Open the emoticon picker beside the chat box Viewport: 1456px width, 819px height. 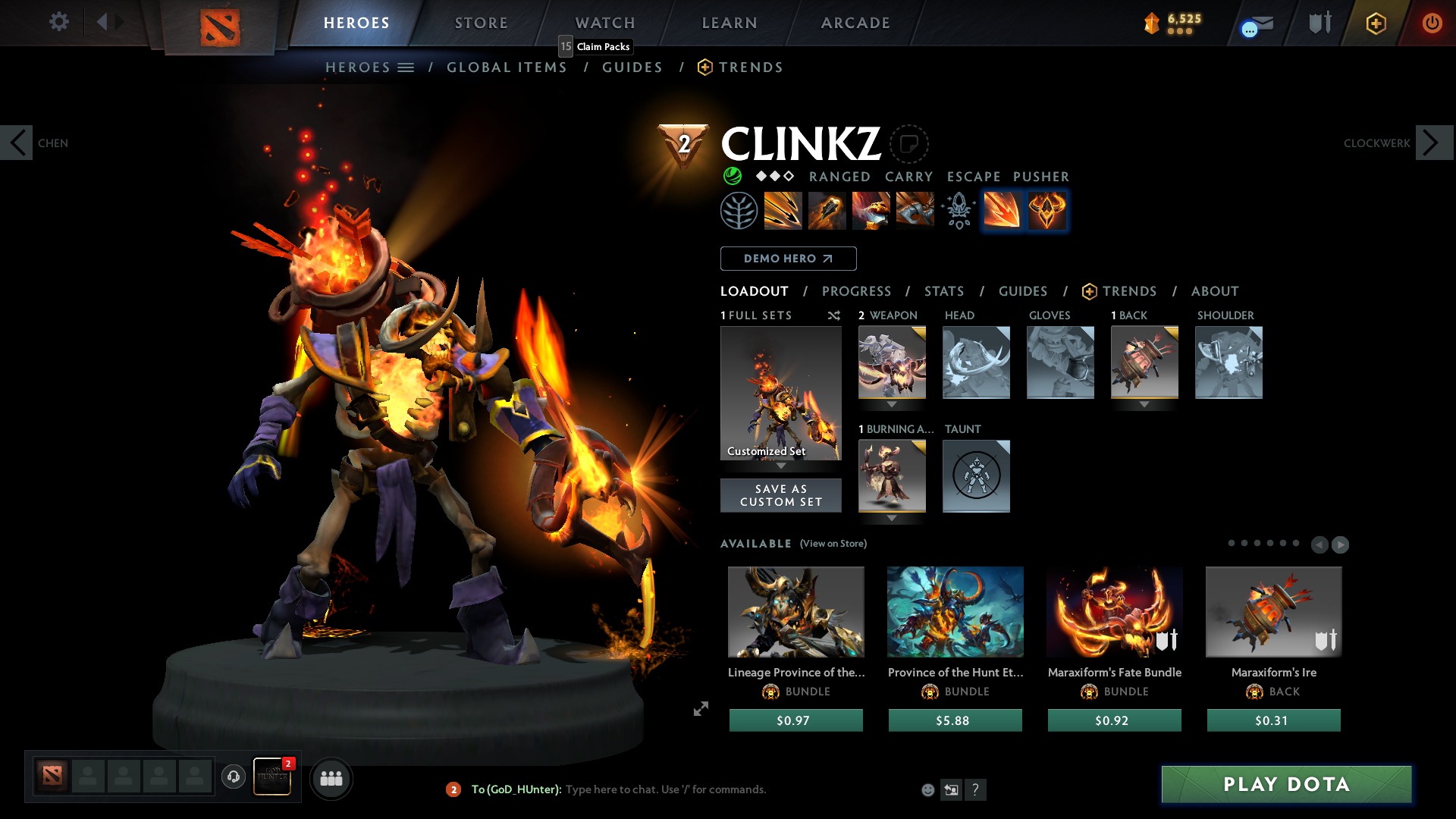tap(928, 789)
